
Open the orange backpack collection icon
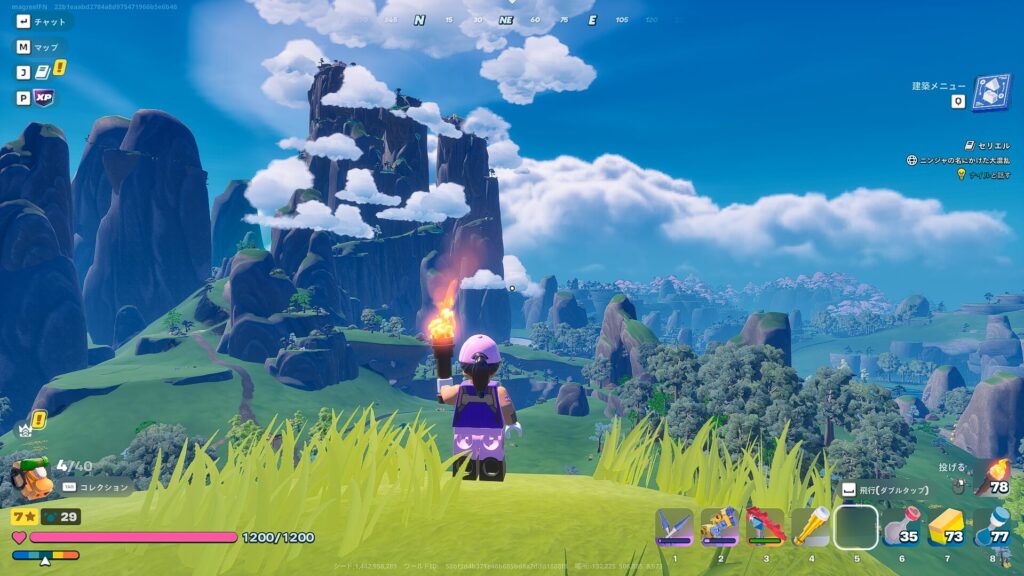coord(31,480)
